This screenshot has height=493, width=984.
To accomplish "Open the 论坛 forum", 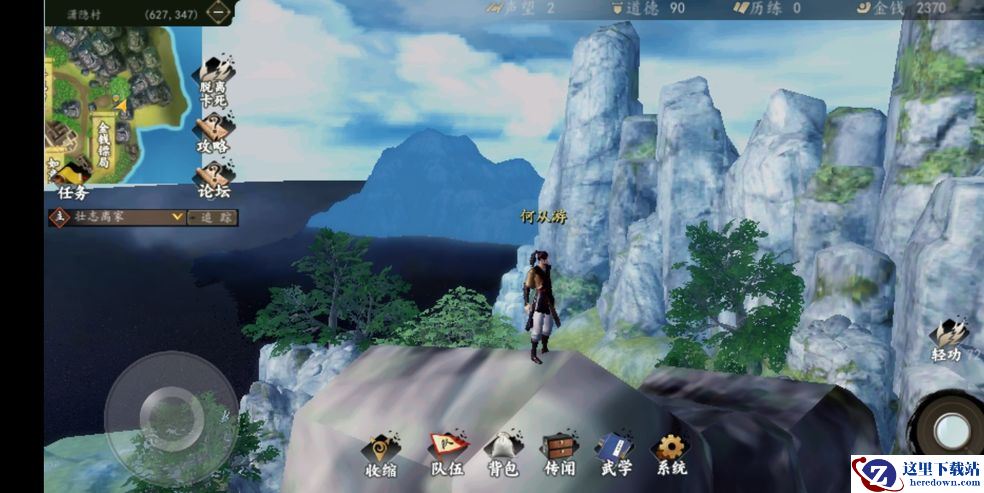I will point(213,179).
